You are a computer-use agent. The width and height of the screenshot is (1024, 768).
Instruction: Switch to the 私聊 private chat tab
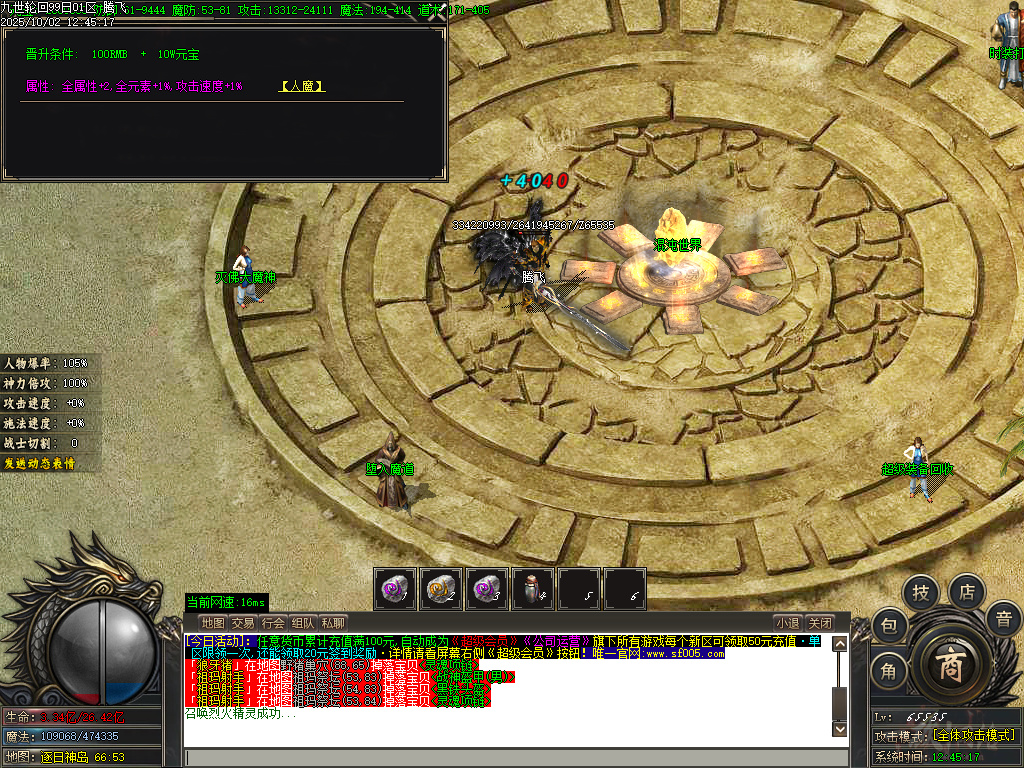click(333, 623)
